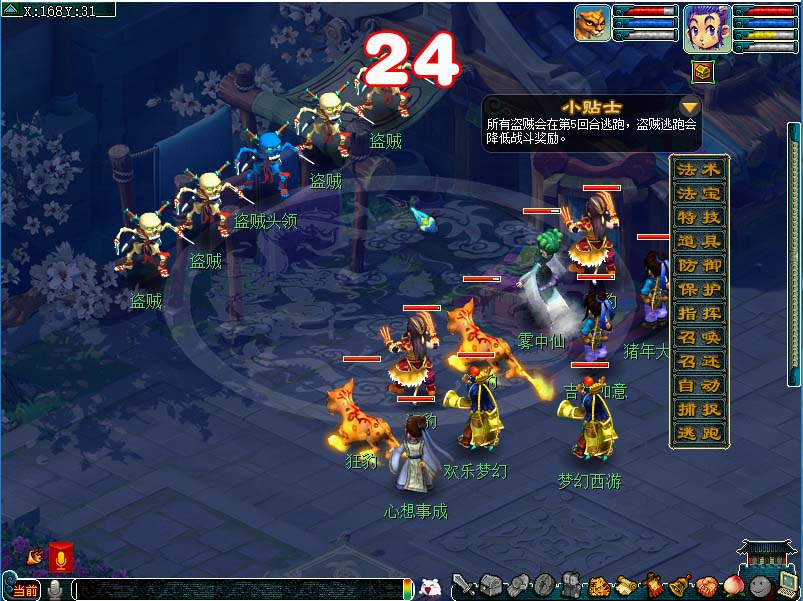Select the 逃跑 flee command

tap(699, 433)
